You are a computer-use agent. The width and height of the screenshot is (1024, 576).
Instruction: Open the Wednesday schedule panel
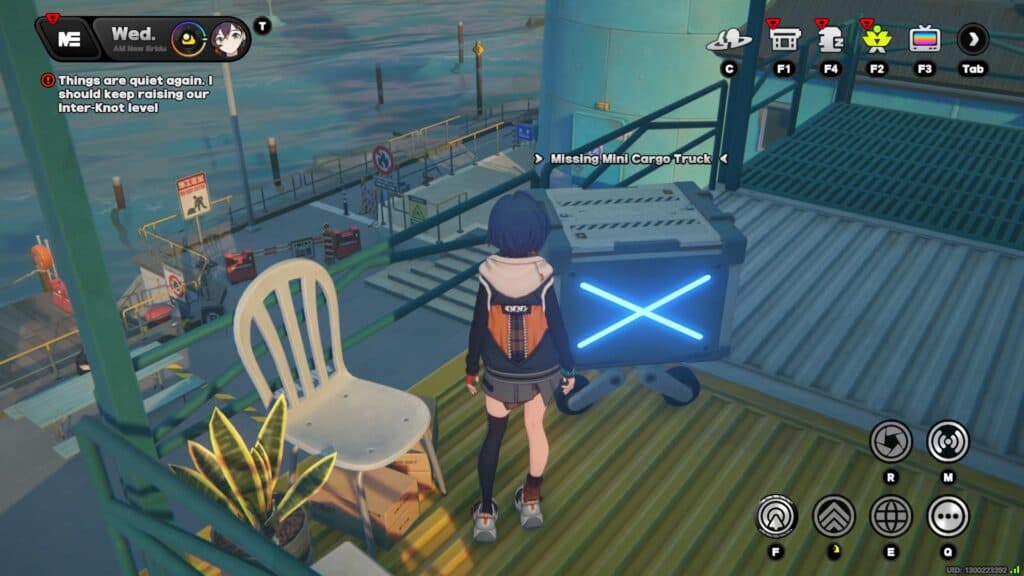tap(132, 39)
